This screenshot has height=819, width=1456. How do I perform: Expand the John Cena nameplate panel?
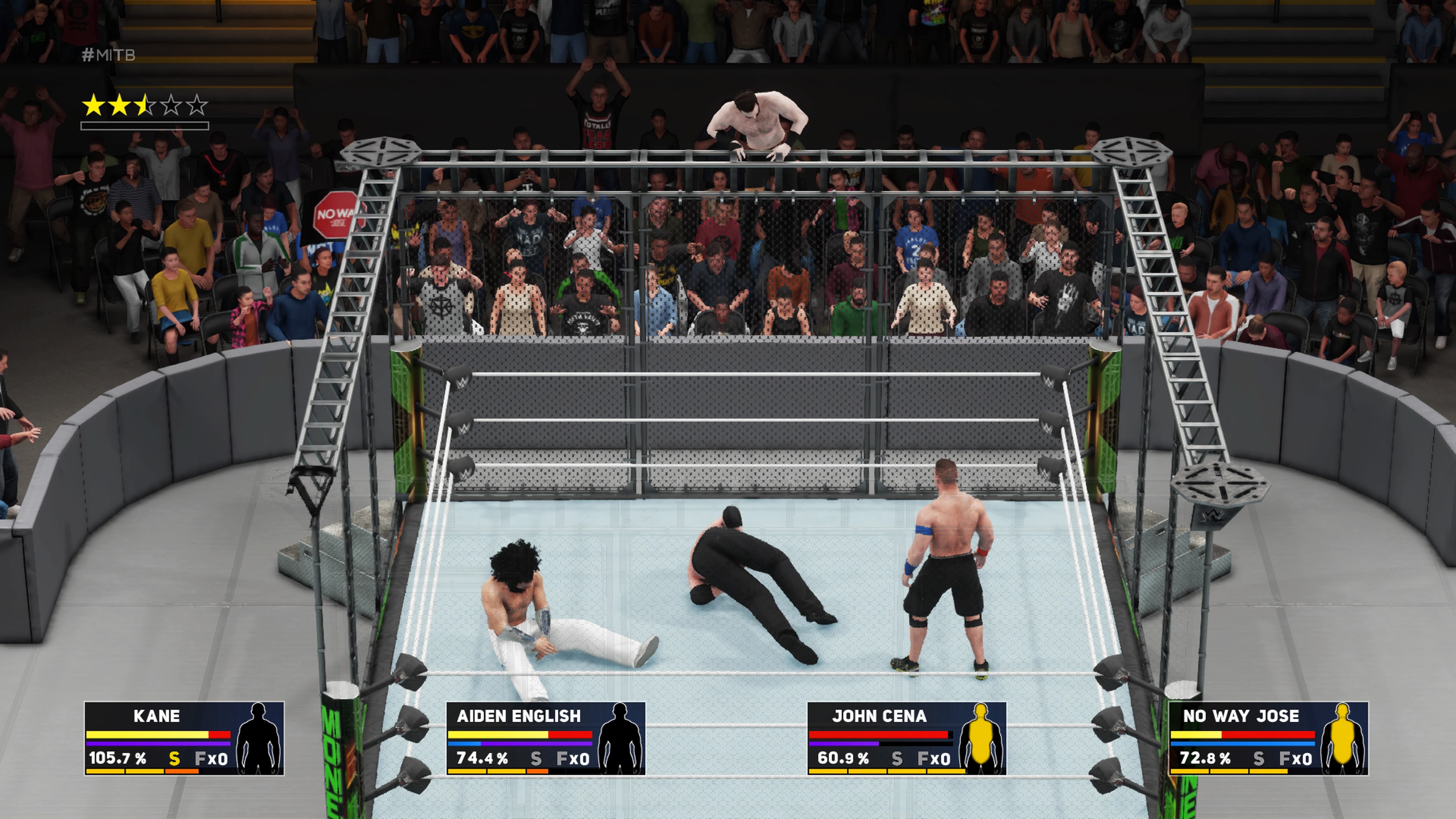point(879,717)
